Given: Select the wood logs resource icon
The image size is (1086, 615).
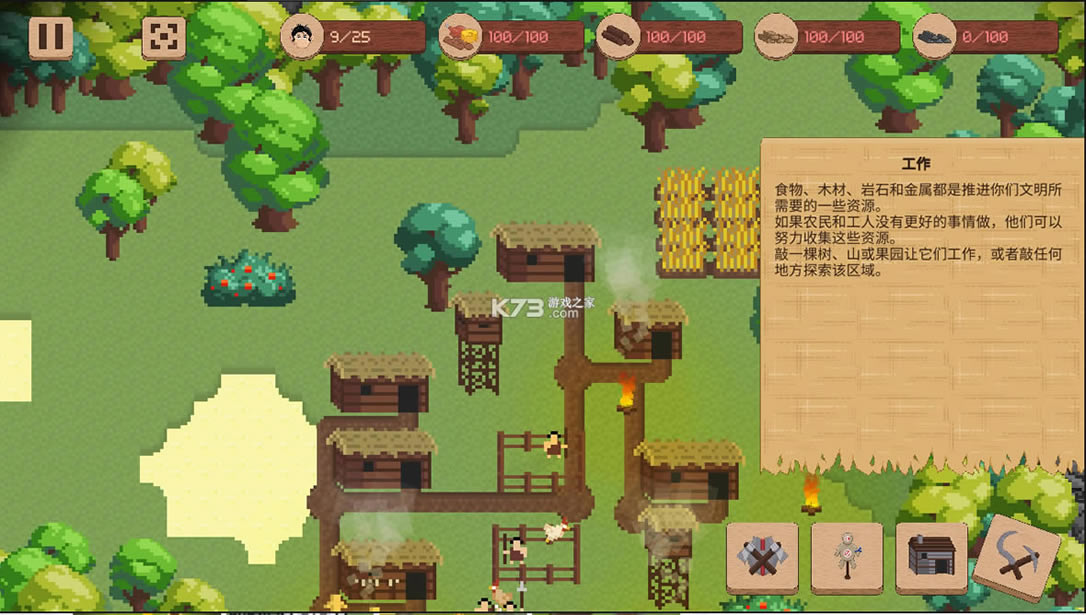Looking at the screenshot, I should [x=617, y=37].
